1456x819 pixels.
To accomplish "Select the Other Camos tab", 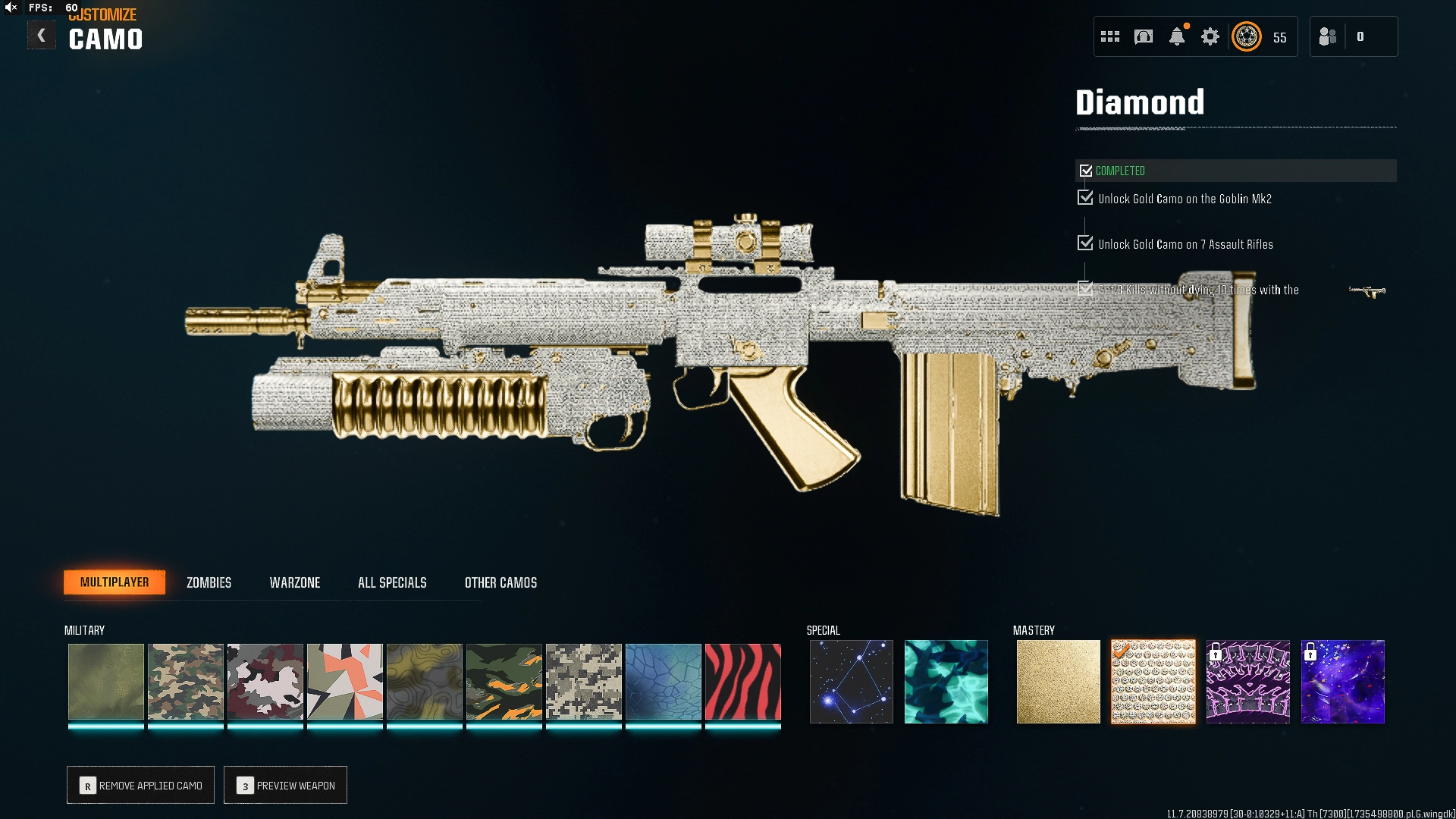I will pos(500,582).
